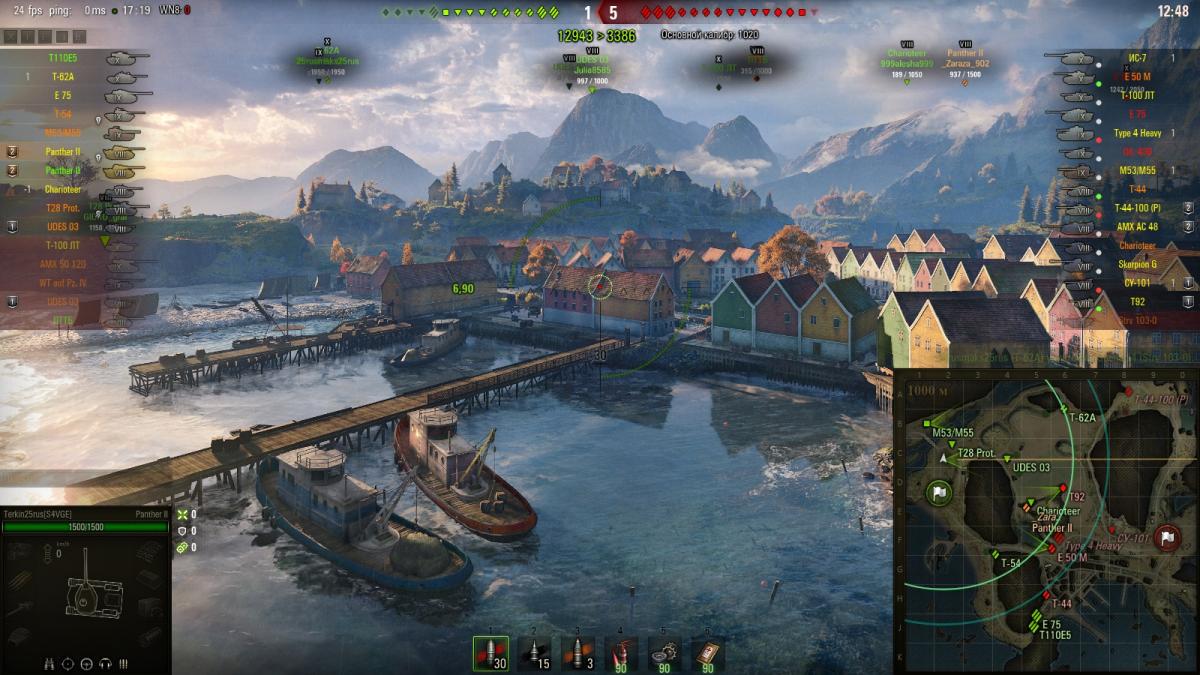Click the T-62A marker on the minimap

pos(1064,409)
